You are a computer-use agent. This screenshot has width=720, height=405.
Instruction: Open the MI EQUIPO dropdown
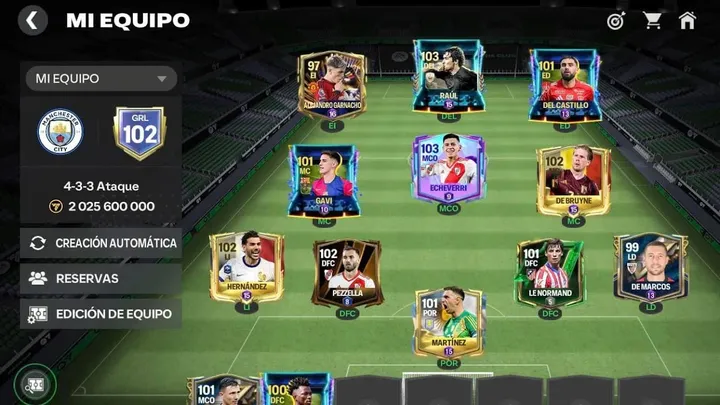[x=100, y=78]
